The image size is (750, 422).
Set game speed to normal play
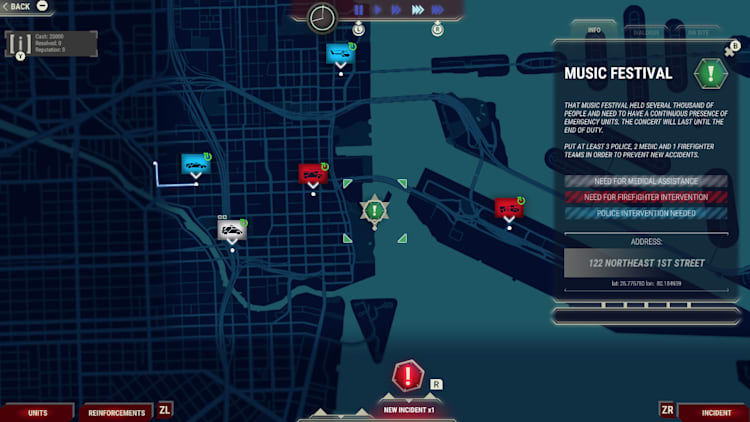tap(378, 10)
